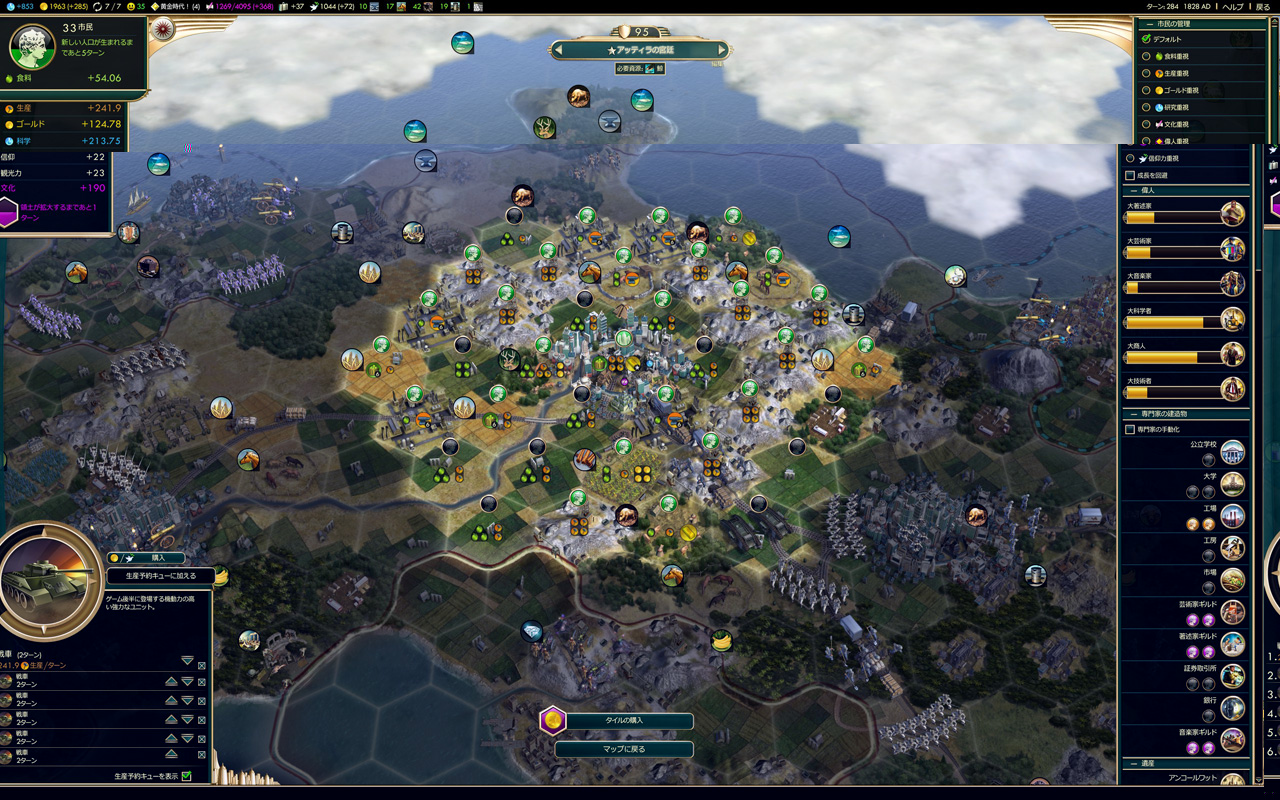Image resolution: width=1280 pixels, height=800 pixels.
Task: Go to the next city arrow
Action: 721,49
